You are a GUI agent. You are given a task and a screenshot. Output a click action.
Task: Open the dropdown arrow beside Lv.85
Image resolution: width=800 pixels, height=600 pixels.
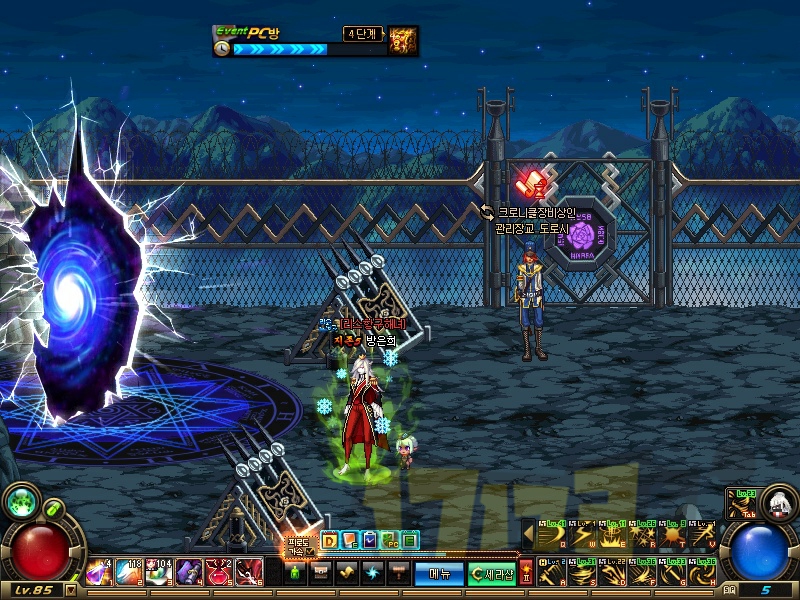(71, 590)
